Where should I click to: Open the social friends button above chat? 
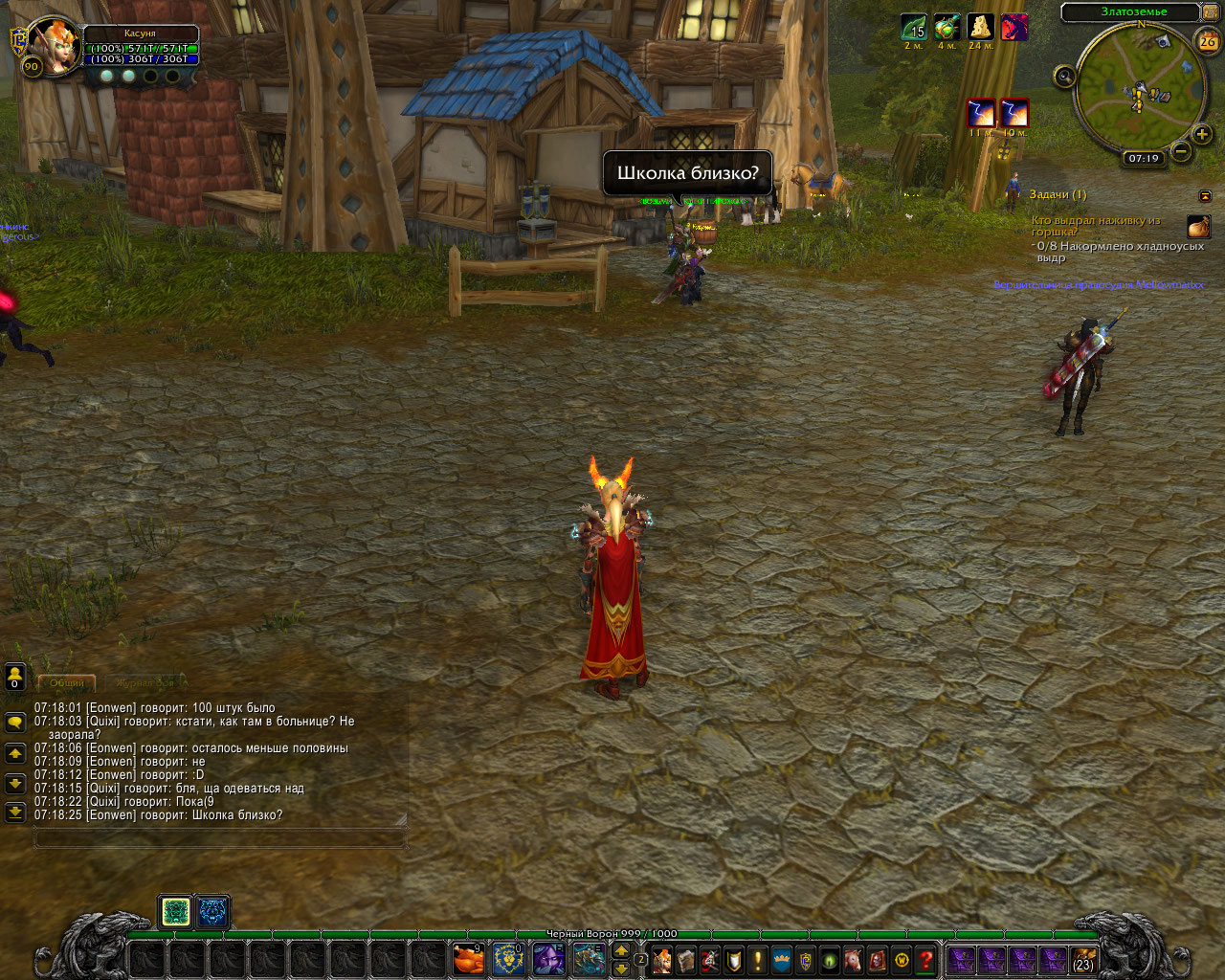[x=15, y=677]
